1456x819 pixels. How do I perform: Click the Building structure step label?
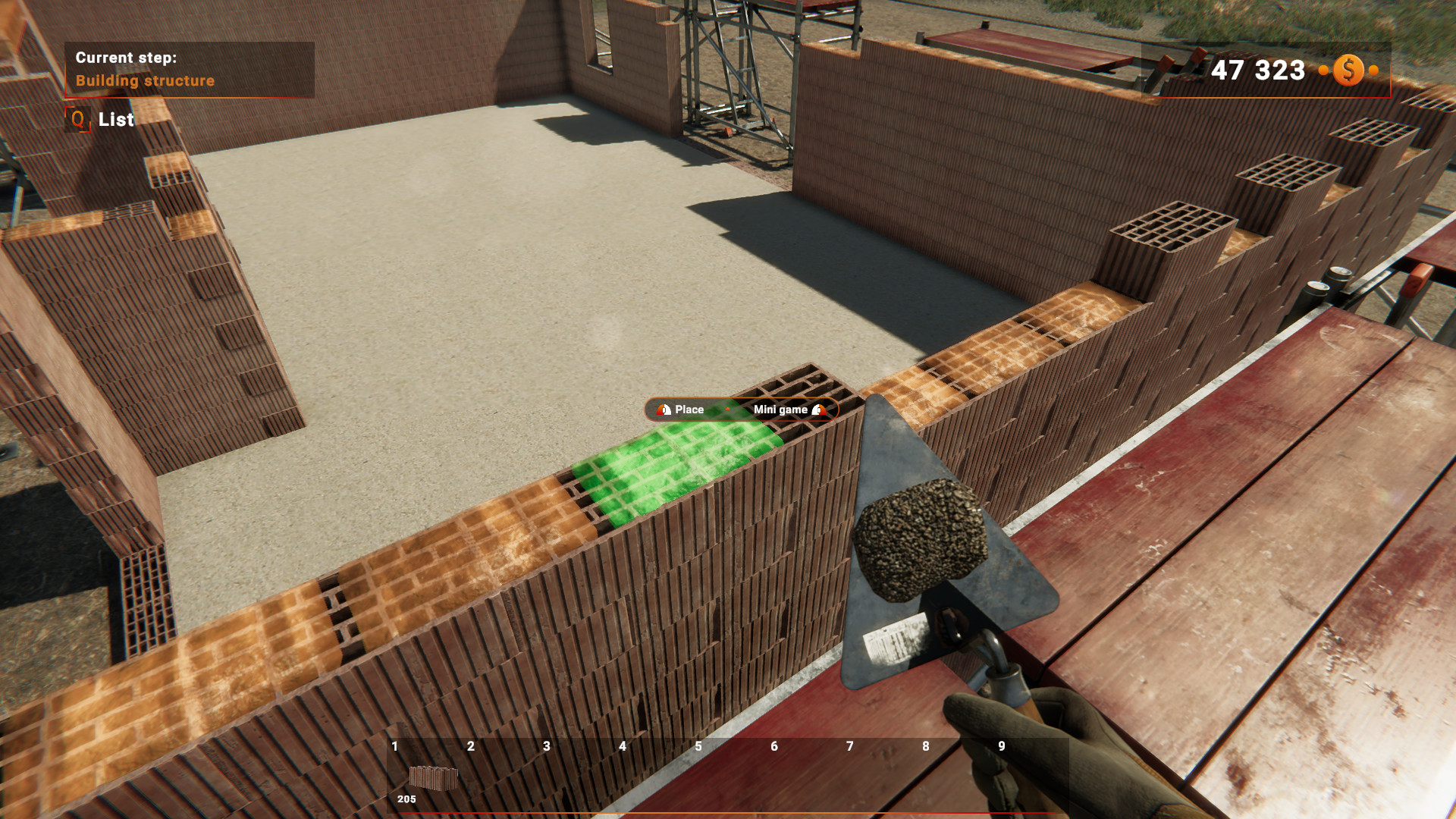(146, 81)
